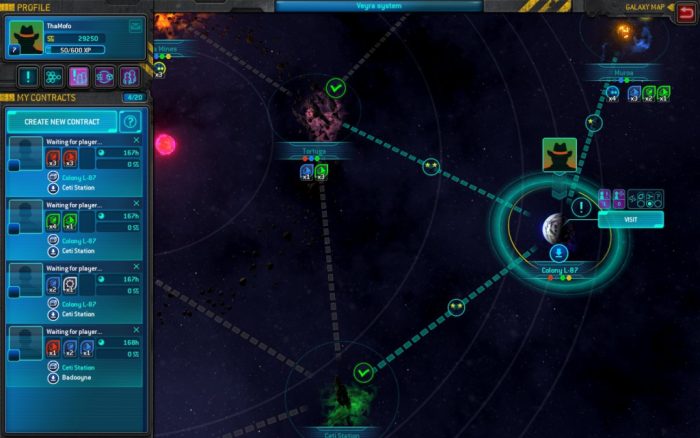Open the contracts help question mark
The width and height of the screenshot is (700, 438).
129,121
